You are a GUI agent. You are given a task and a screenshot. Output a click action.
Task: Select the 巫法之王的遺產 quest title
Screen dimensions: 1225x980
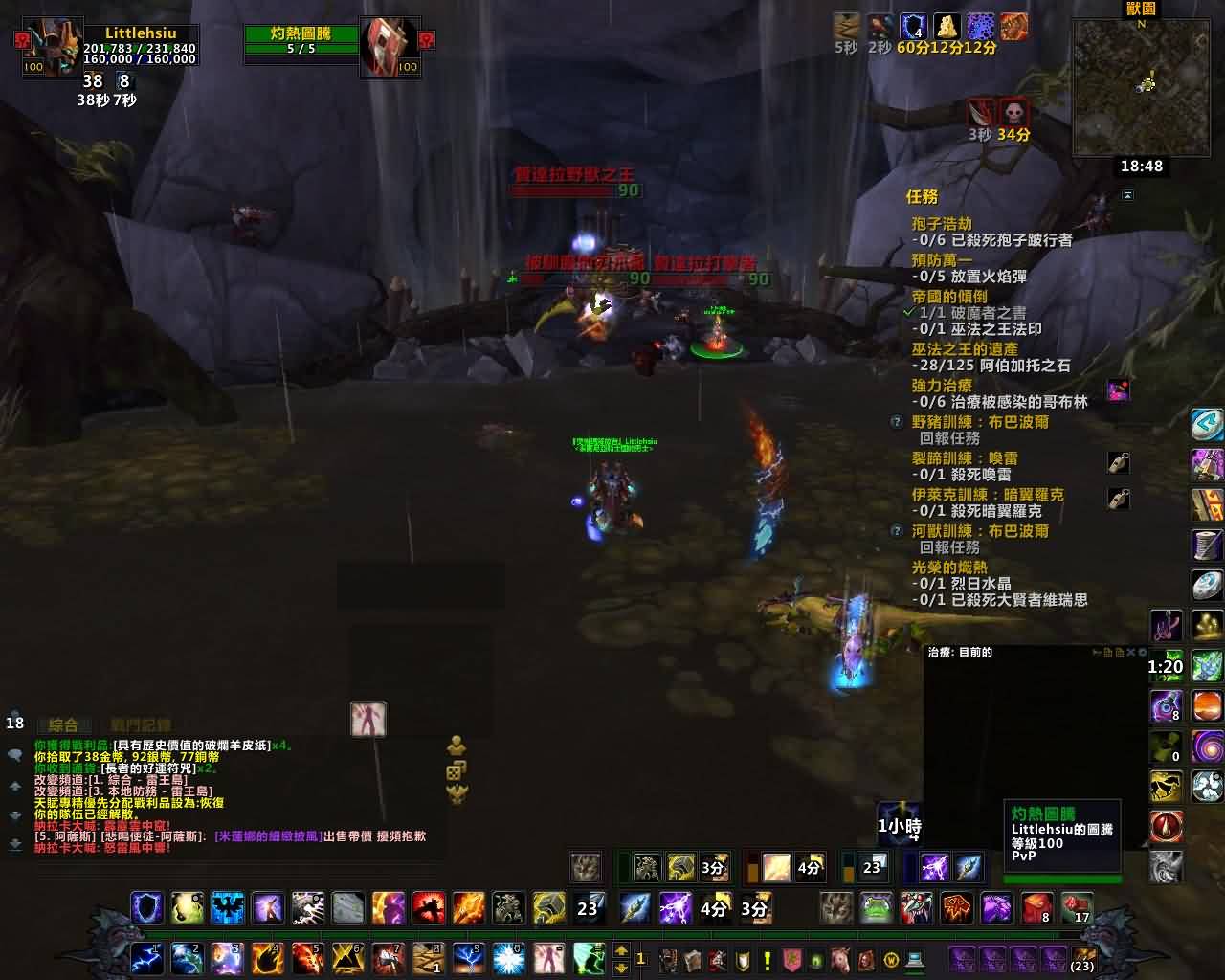pyautogui.click(x=964, y=349)
